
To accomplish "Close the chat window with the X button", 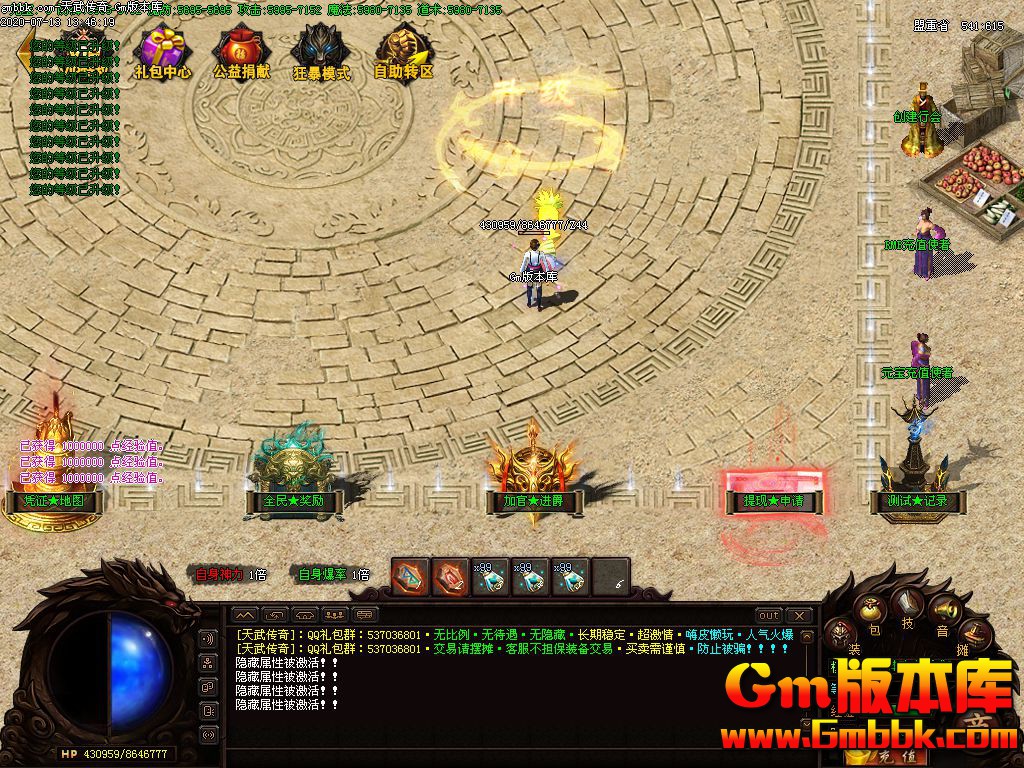I will pos(798,615).
